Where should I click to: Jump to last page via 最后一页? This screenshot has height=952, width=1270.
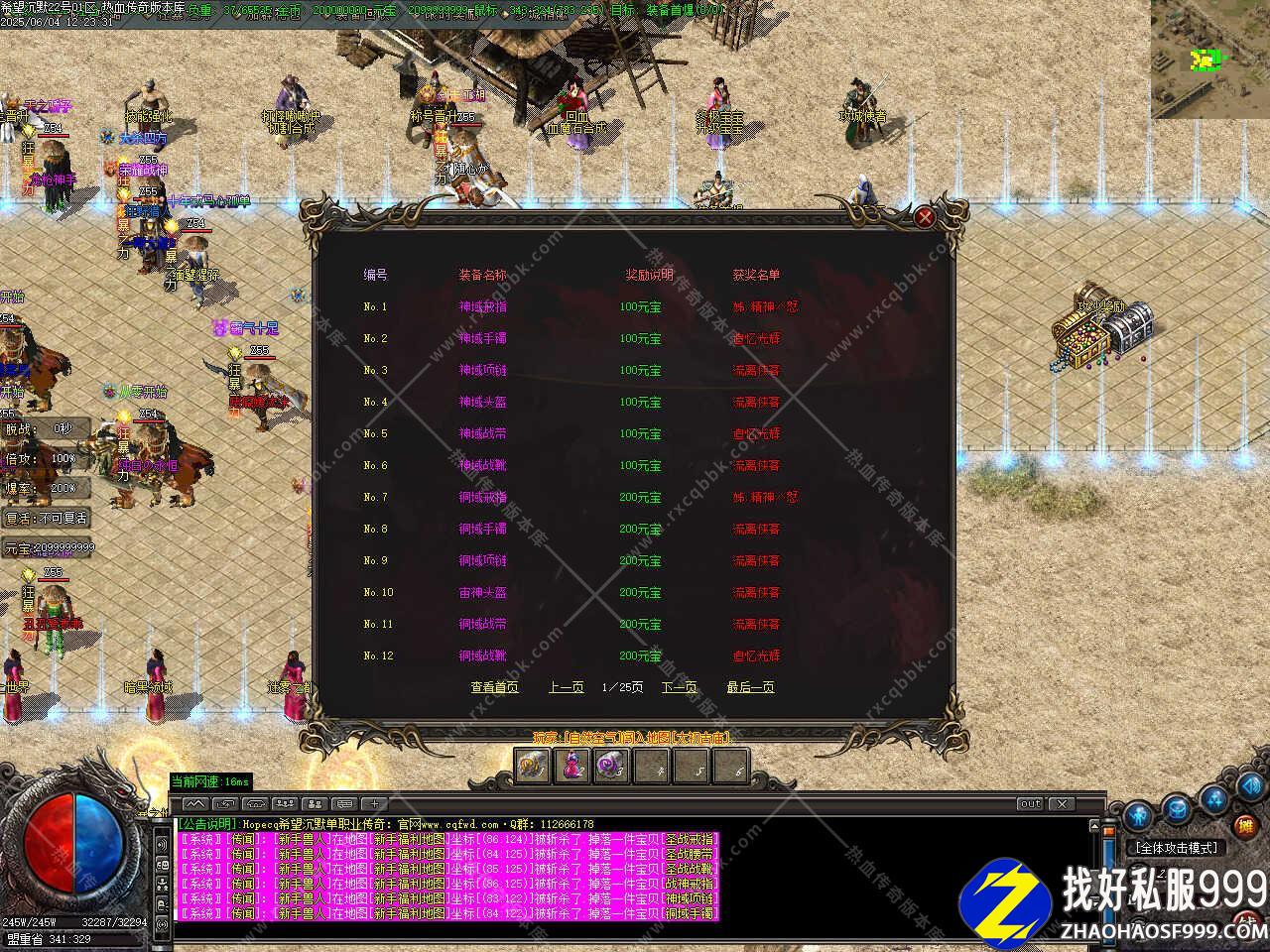750,687
